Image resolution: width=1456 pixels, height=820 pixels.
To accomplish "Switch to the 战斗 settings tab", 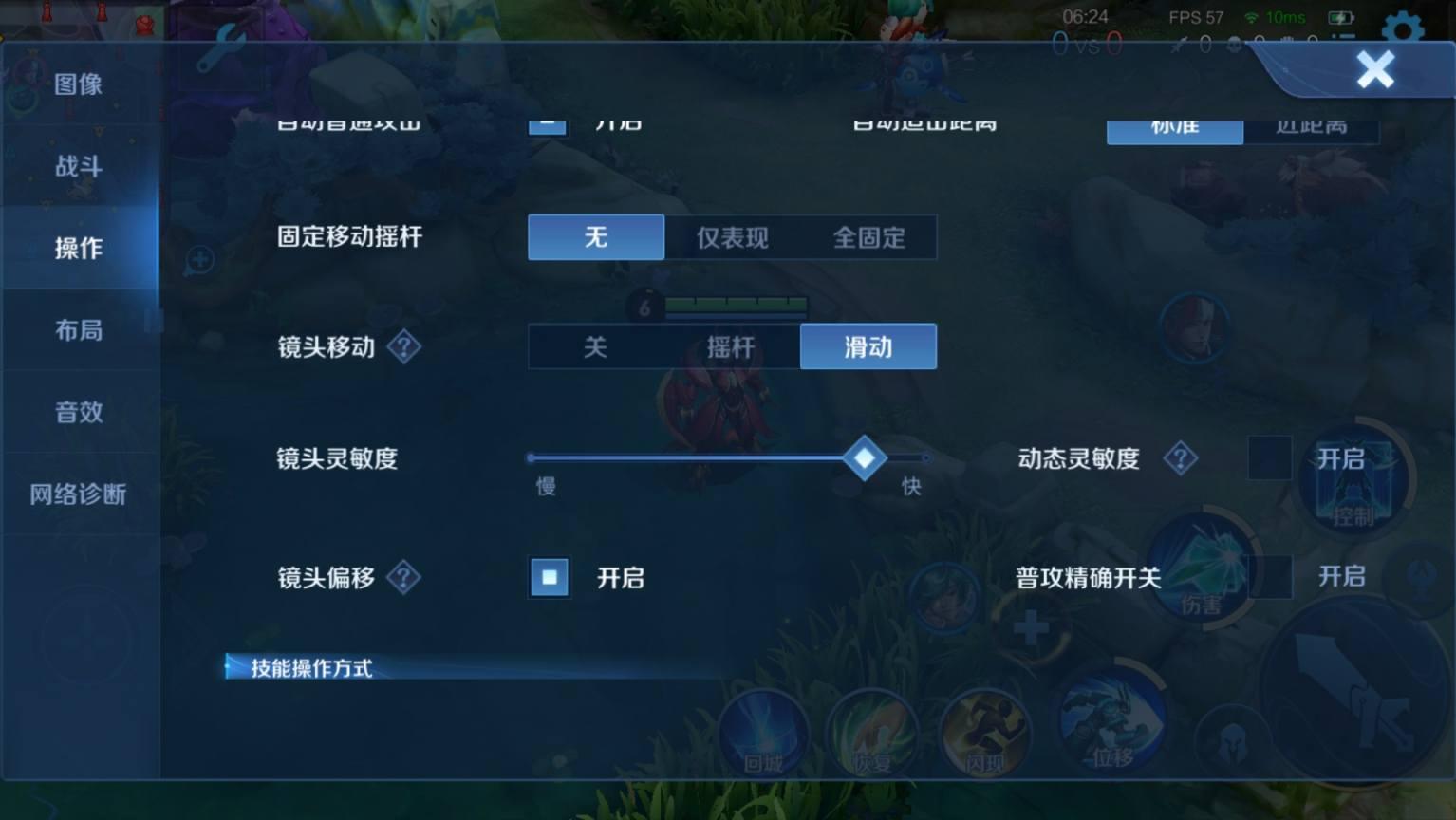I will [79, 166].
